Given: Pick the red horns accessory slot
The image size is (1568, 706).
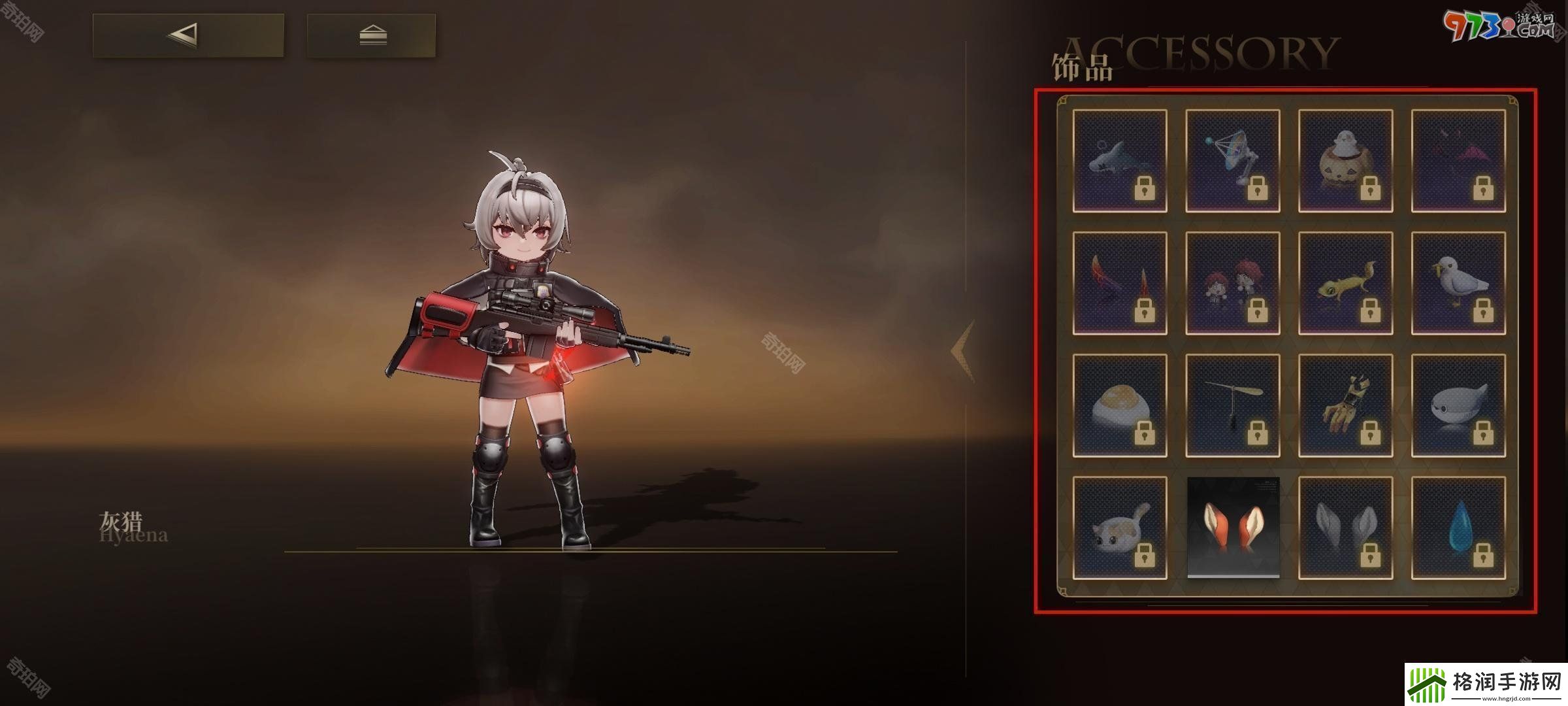Looking at the screenshot, I should click(x=1119, y=283).
